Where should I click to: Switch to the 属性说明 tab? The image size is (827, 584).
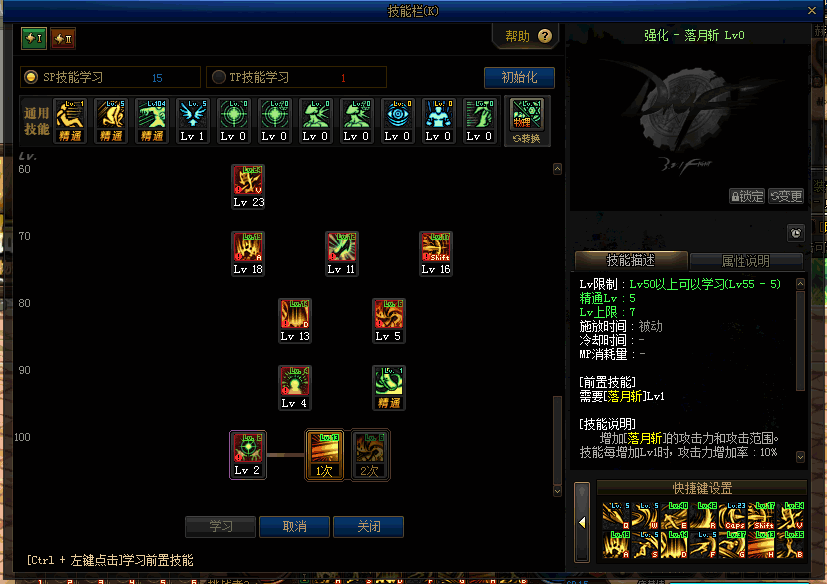coord(746,261)
